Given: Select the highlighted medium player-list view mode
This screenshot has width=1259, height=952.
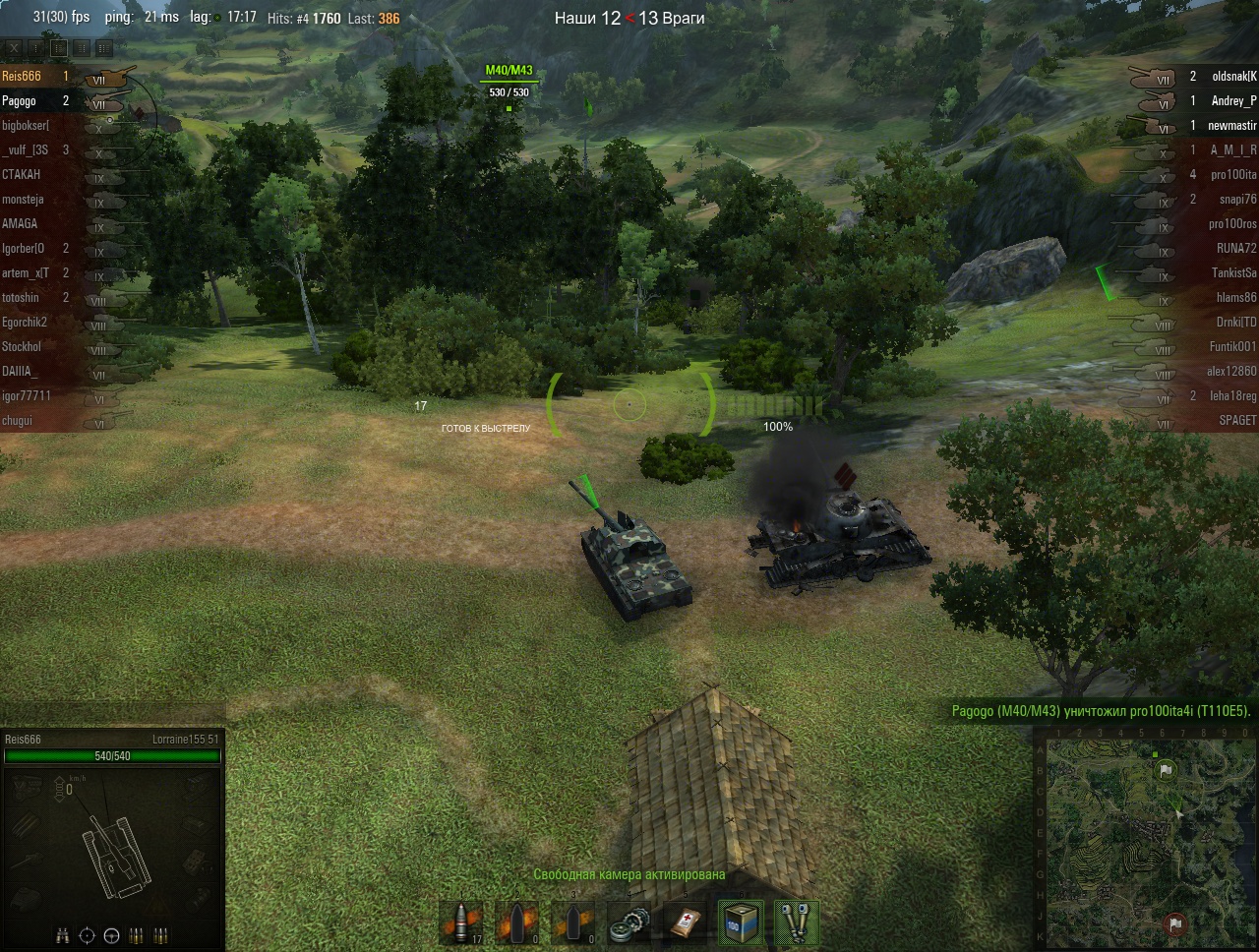Looking at the screenshot, I should pos(59,47).
